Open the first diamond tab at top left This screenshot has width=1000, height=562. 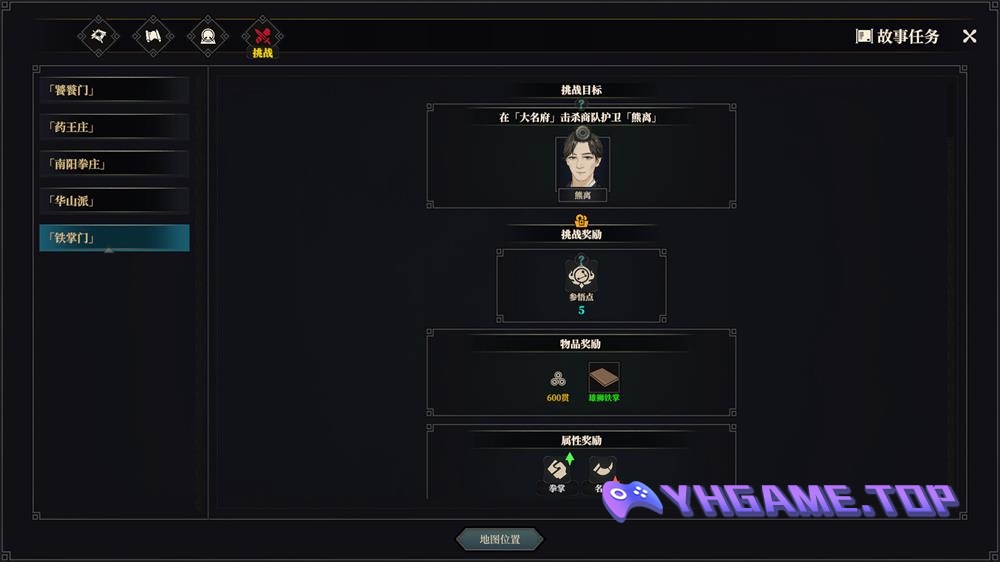[x=99, y=36]
